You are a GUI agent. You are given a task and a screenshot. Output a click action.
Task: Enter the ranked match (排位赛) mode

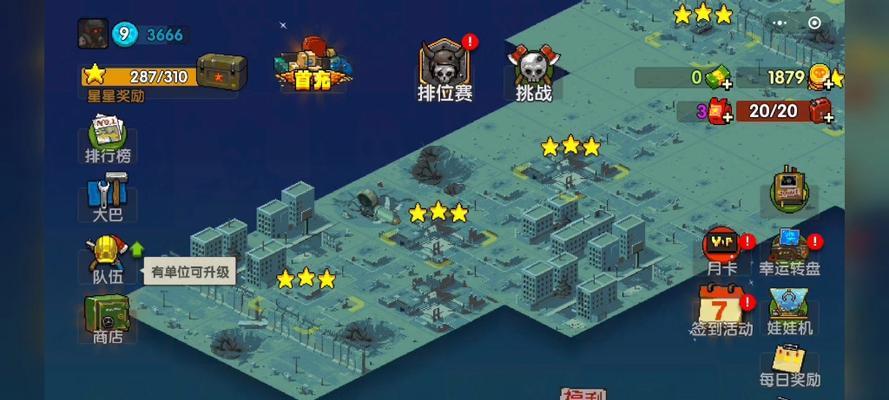[x=445, y=70]
